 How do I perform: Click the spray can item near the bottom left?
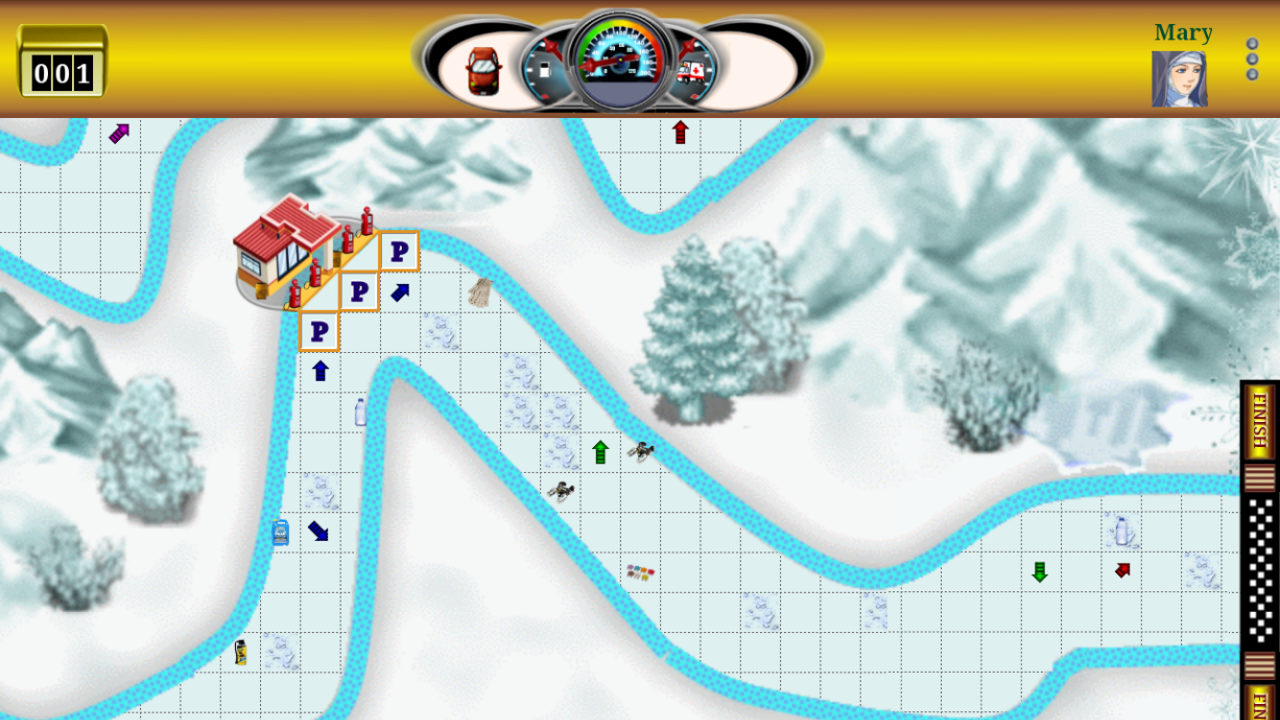[x=239, y=651]
